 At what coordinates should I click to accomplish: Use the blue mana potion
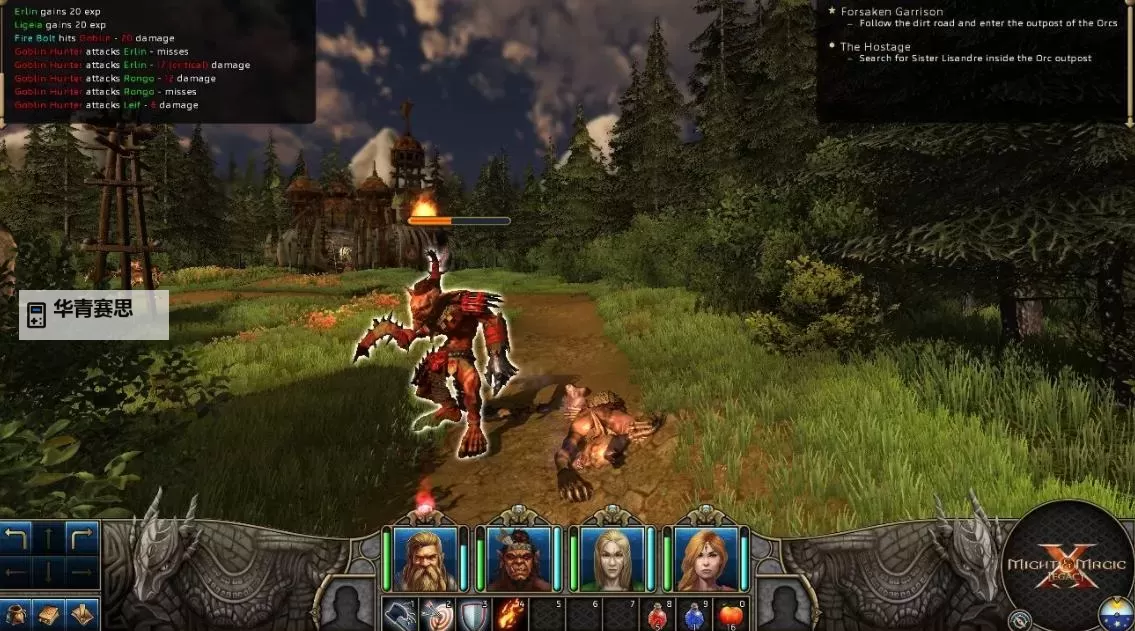click(696, 615)
